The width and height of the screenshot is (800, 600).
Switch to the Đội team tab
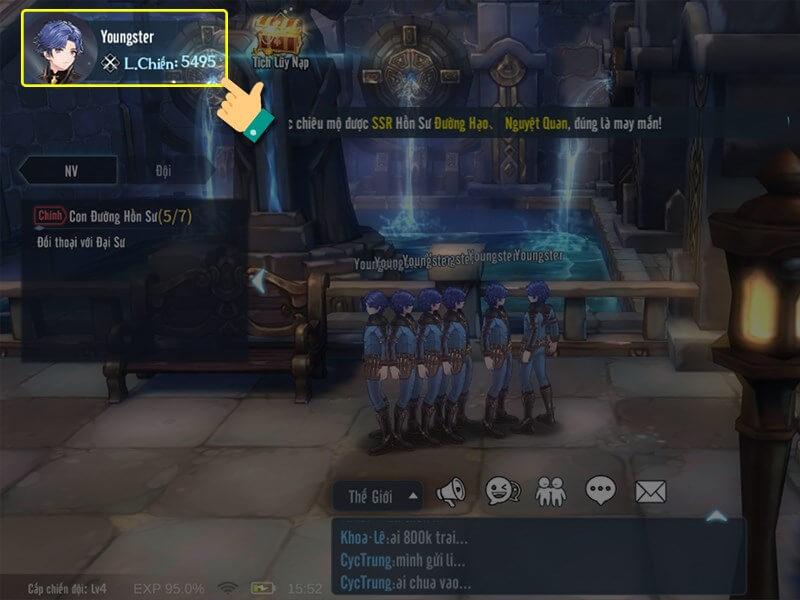point(163,170)
